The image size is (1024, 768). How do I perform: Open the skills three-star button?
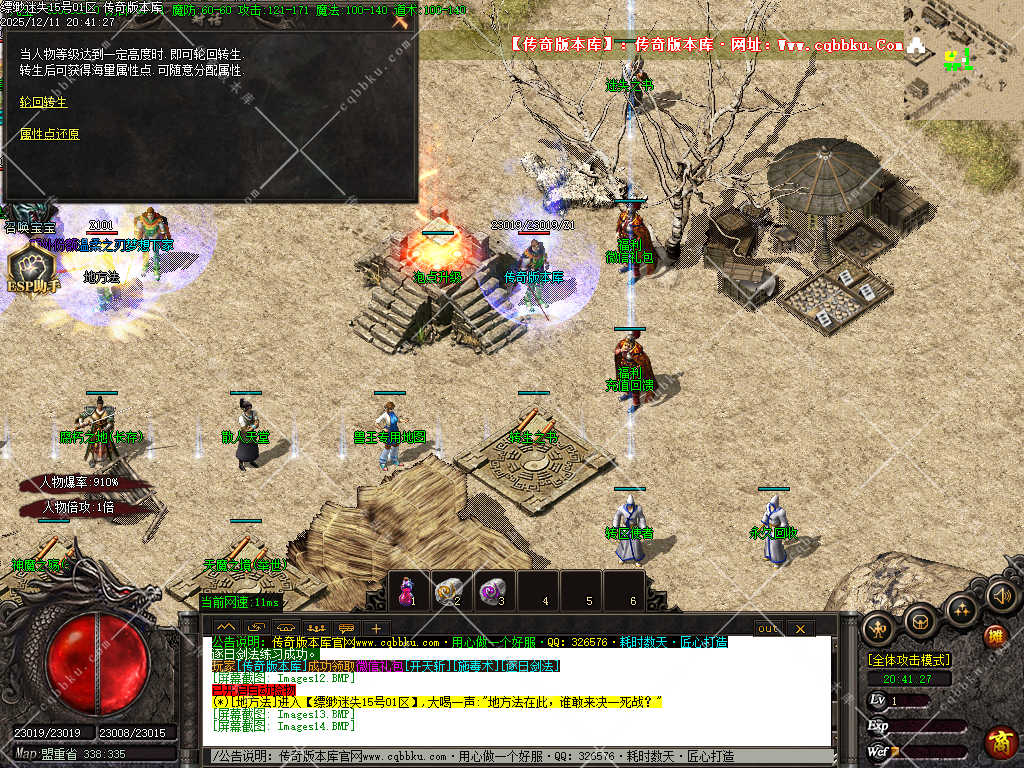click(x=960, y=610)
